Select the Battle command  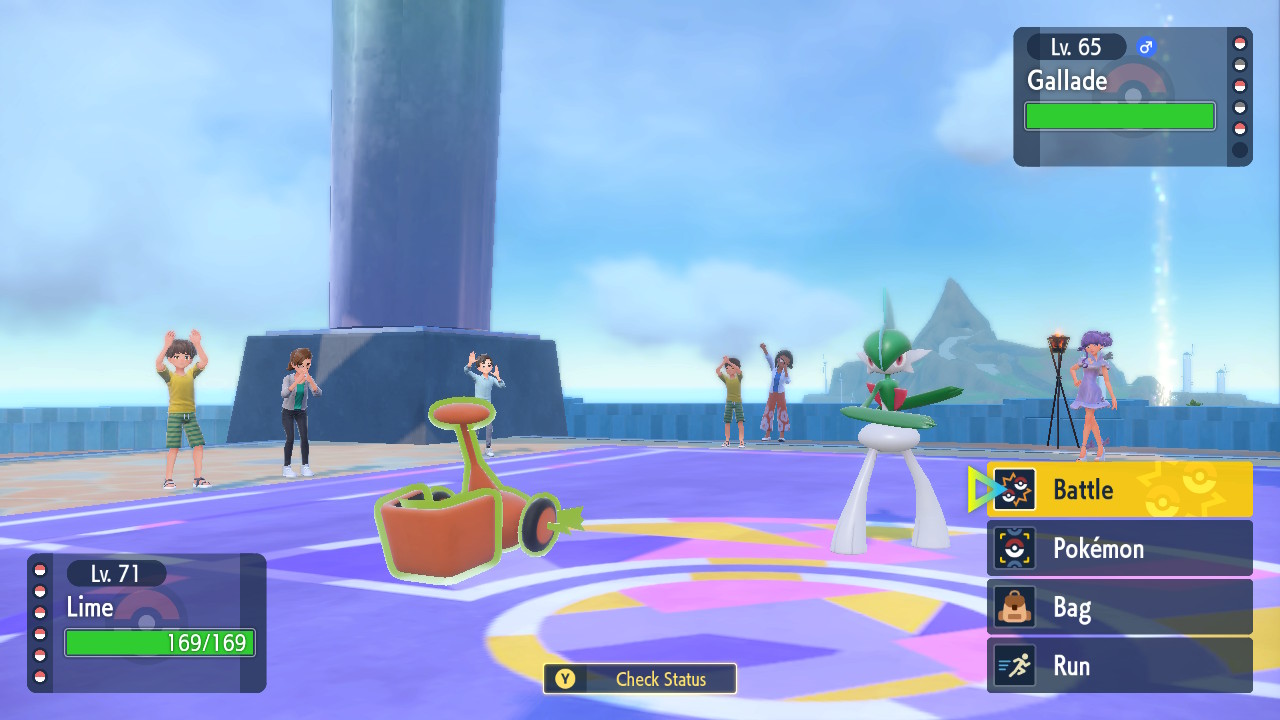[x=1119, y=490]
